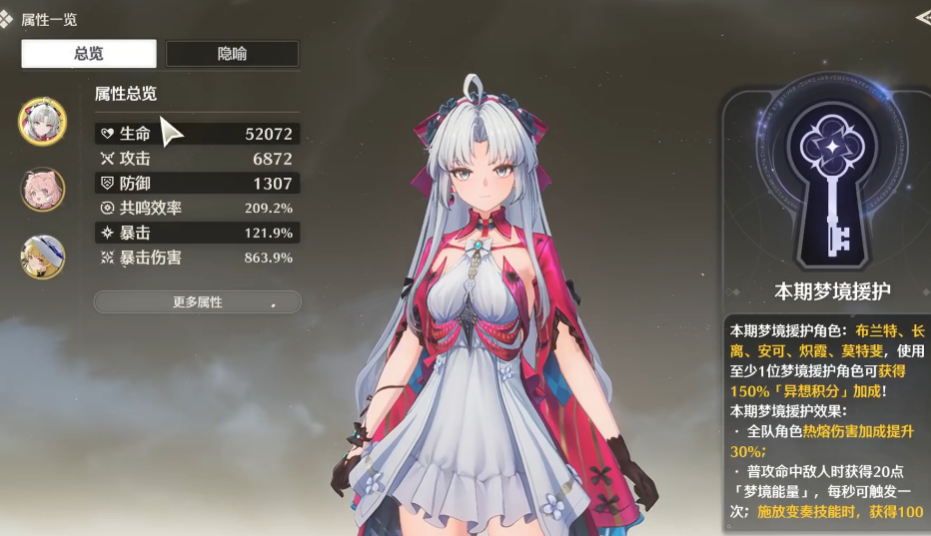The height and width of the screenshot is (536, 931).
Task: Select the 共鸣效率 attribute row
Action: [x=196, y=208]
